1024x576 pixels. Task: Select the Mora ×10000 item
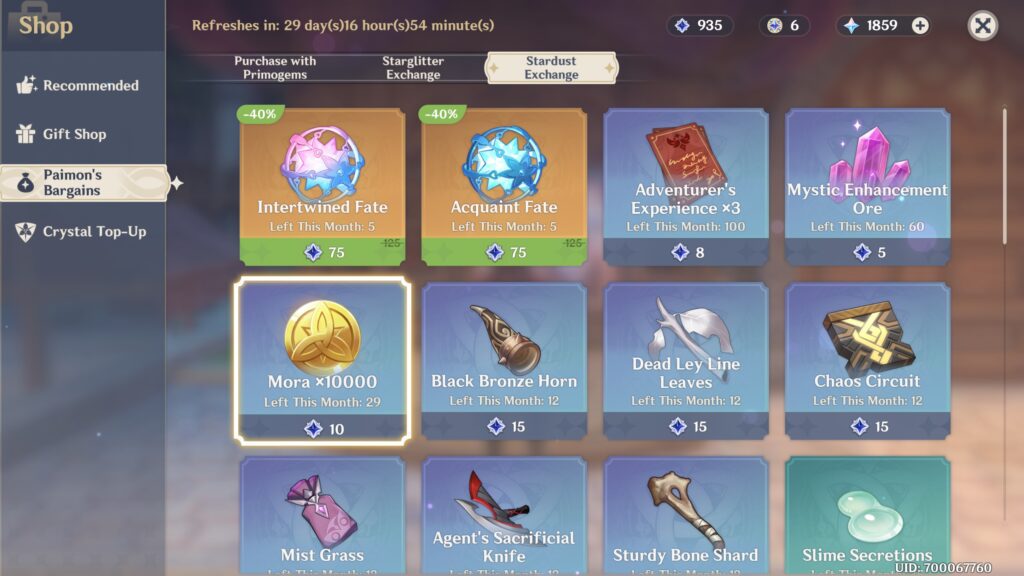point(322,360)
